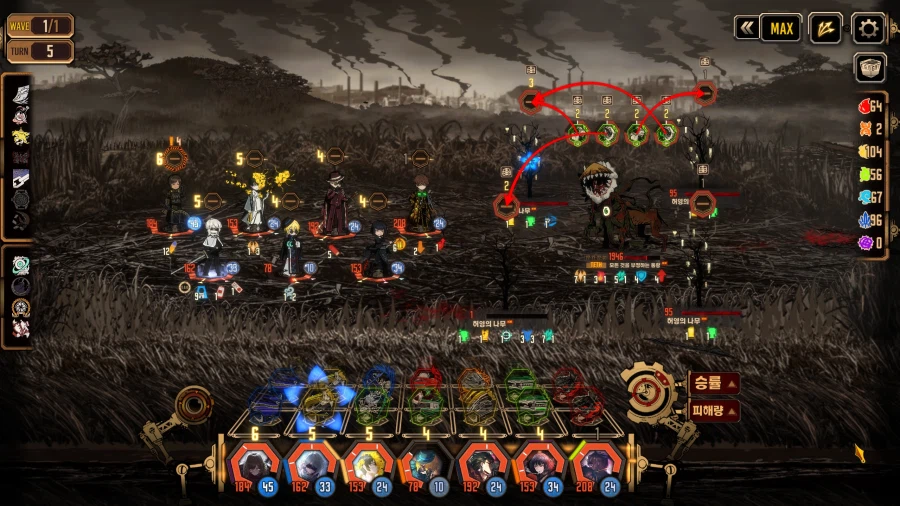
Task: Click the top white feather icon in left panel
Action: 21,94
